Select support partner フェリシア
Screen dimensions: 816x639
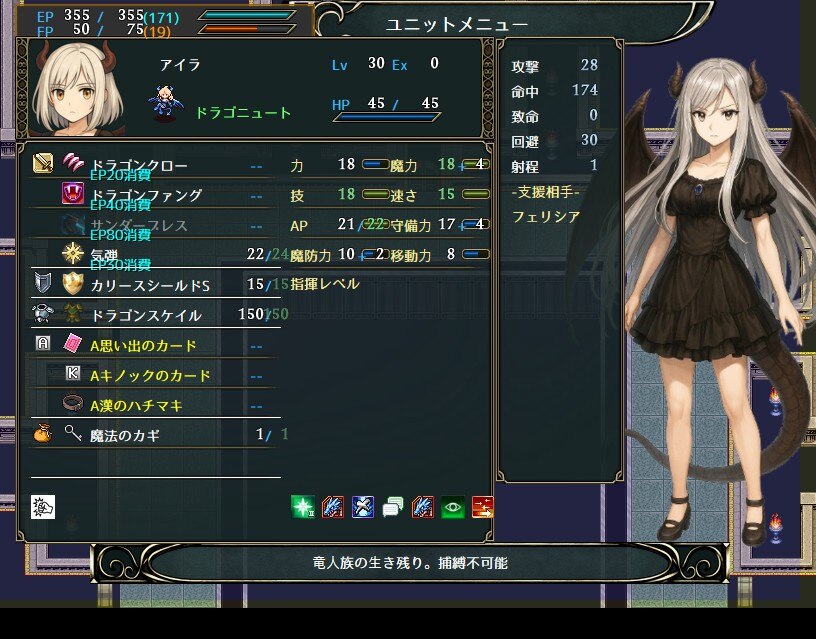pos(546,216)
